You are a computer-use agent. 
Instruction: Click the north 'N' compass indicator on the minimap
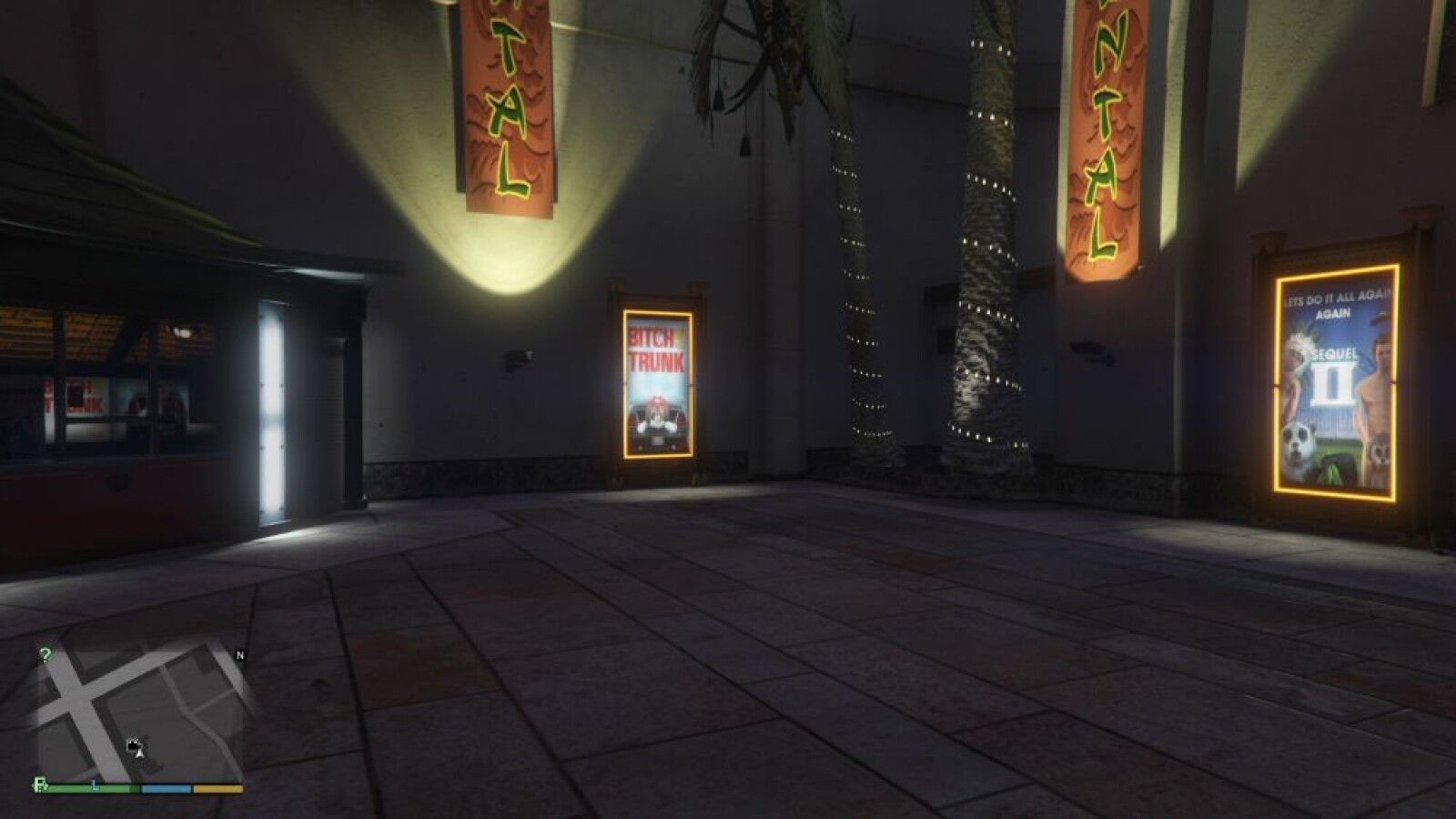pyautogui.click(x=240, y=655)
